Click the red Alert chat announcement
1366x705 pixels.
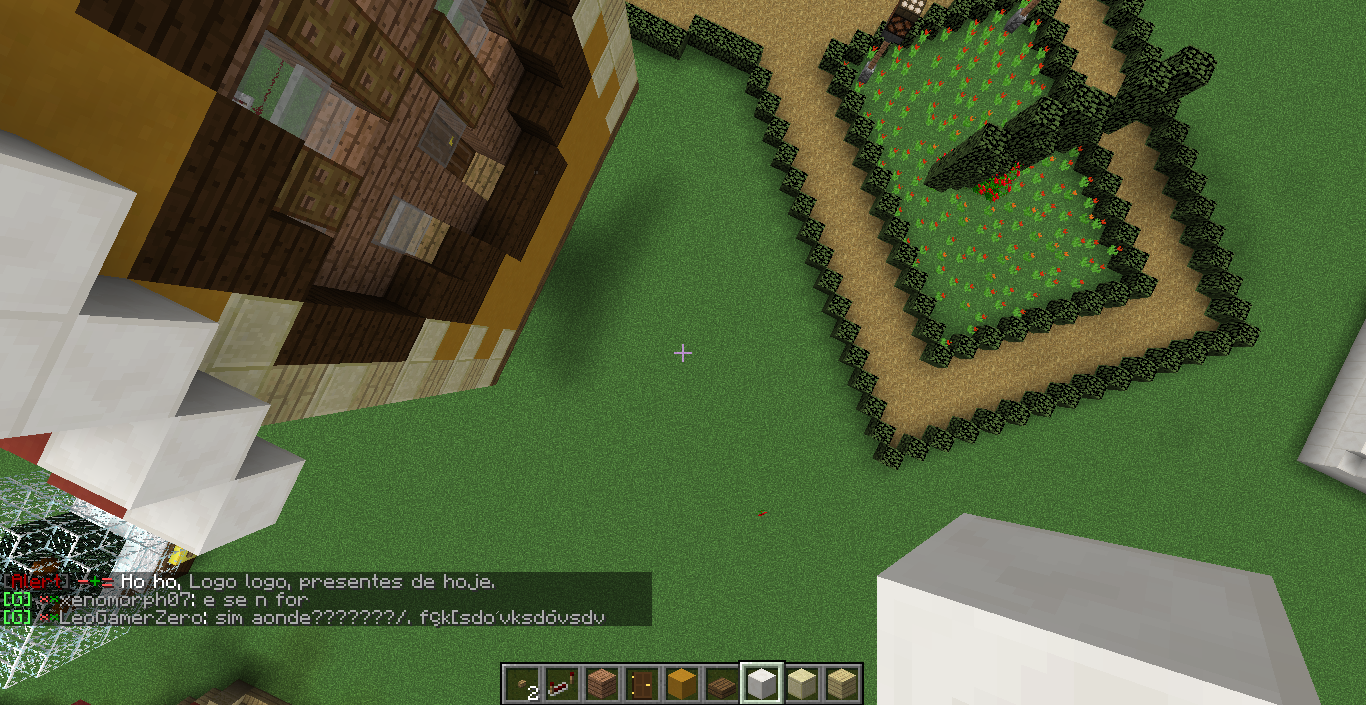coord(250,581)
